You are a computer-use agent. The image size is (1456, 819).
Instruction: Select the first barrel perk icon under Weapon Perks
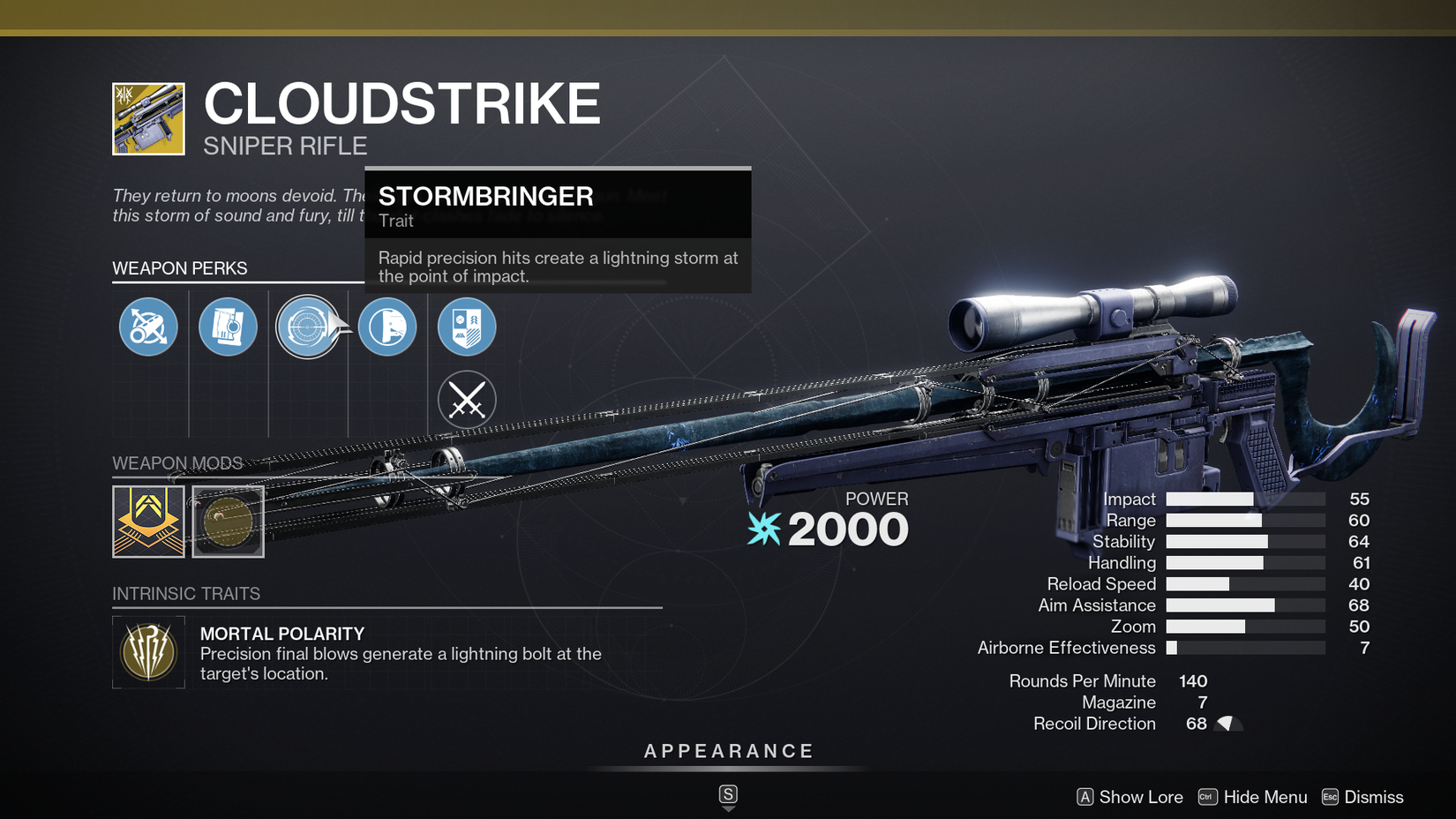[147, 327]
